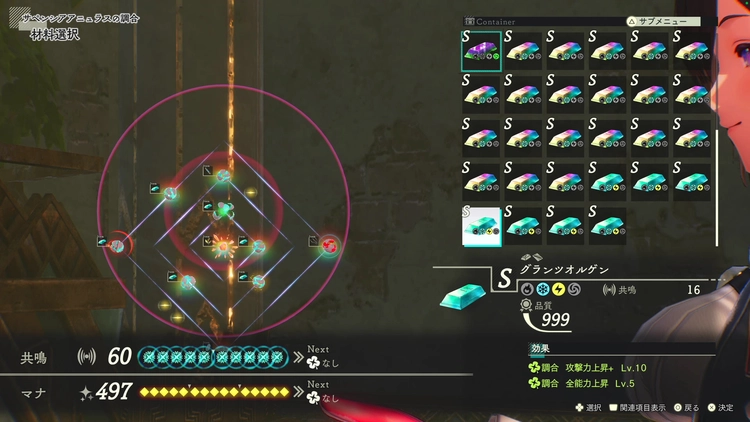Select the far-right red synthesis node
The width and height of the screenshot is (750, 422).
(x=328, y=243)
